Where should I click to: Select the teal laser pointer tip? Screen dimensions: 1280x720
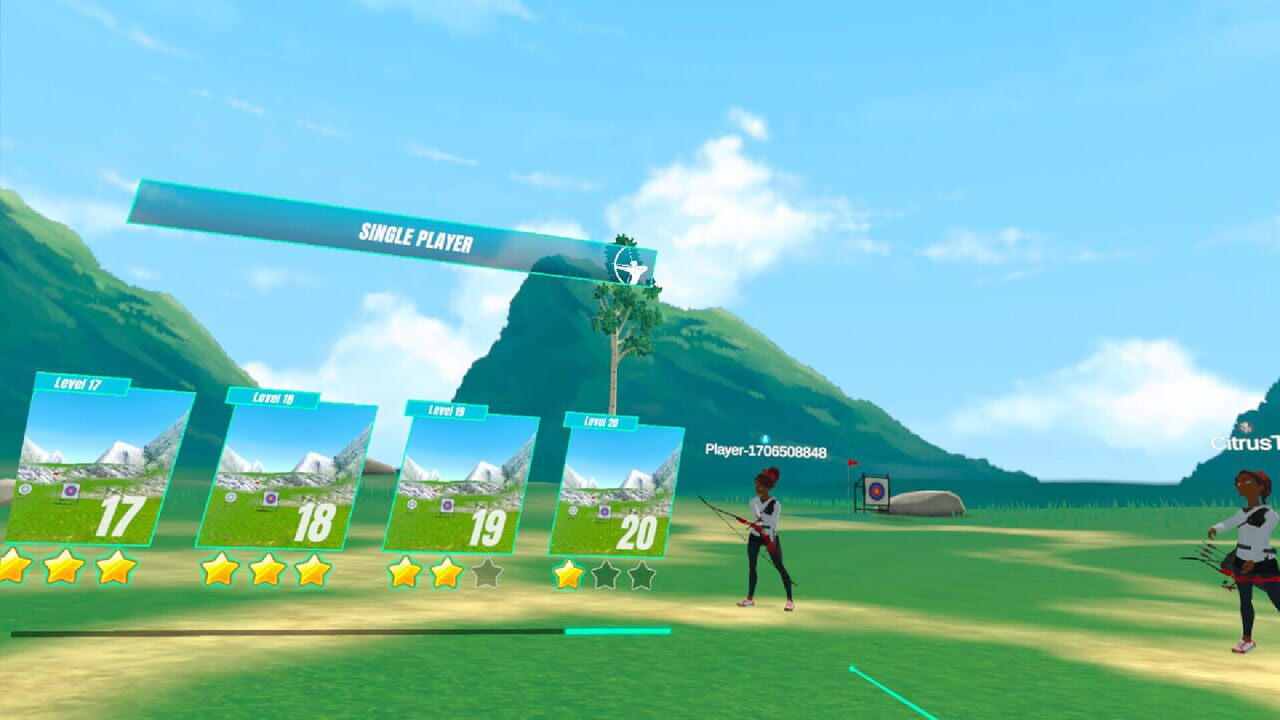(x=852, y=666)
